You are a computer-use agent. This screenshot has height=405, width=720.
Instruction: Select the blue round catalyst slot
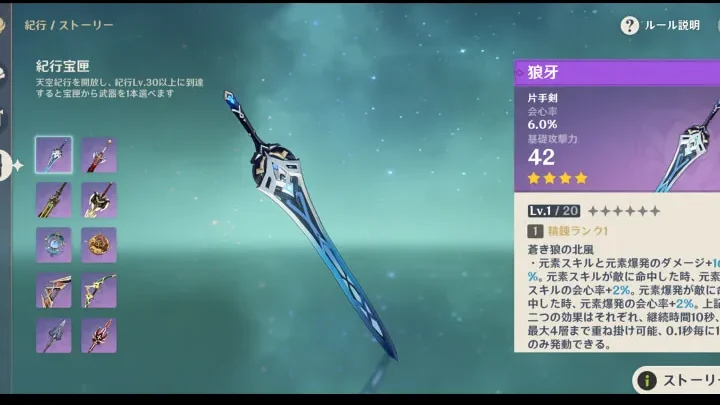pyautogui.click(x=54, y=245)
